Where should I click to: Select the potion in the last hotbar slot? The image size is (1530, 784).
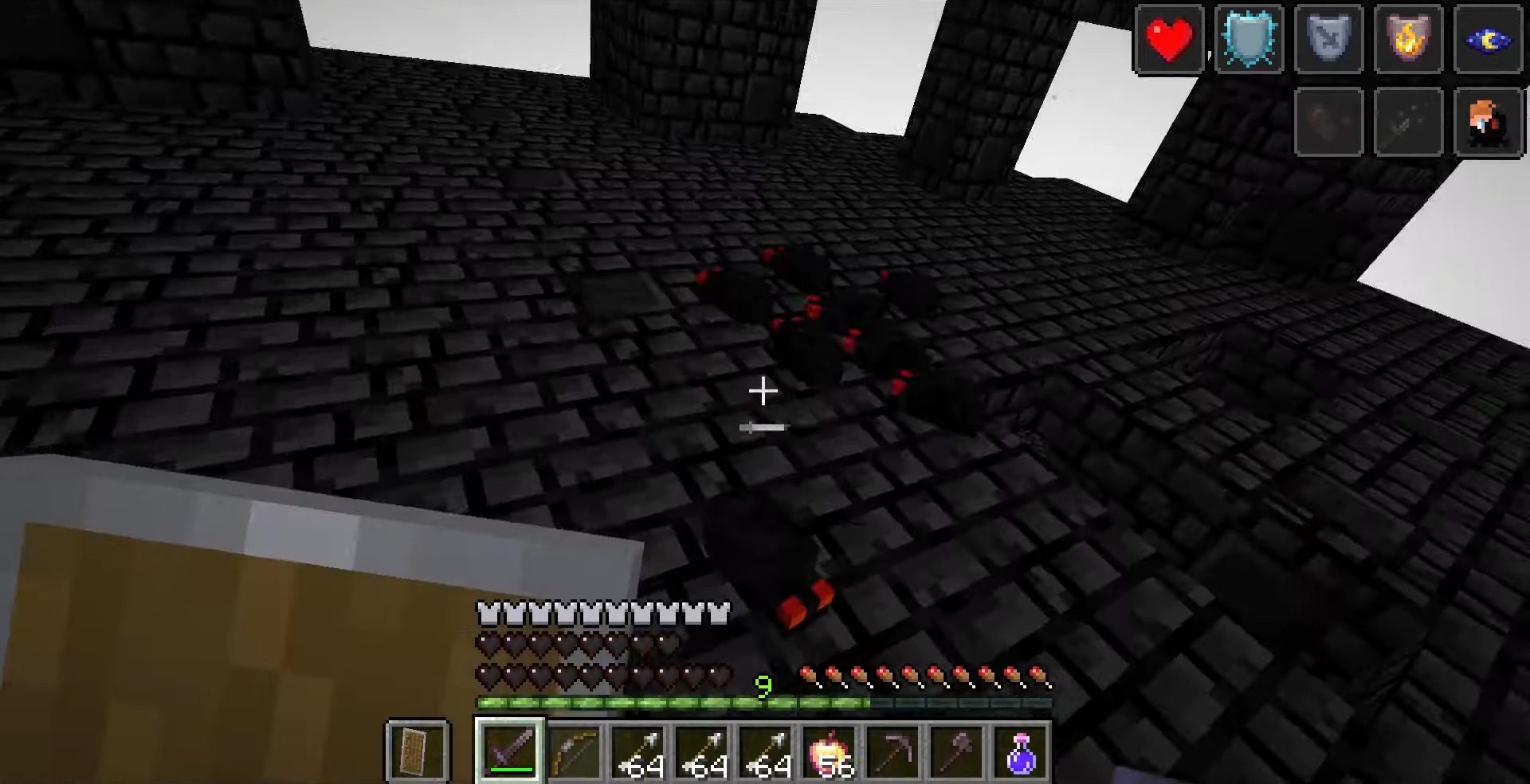1022,752
